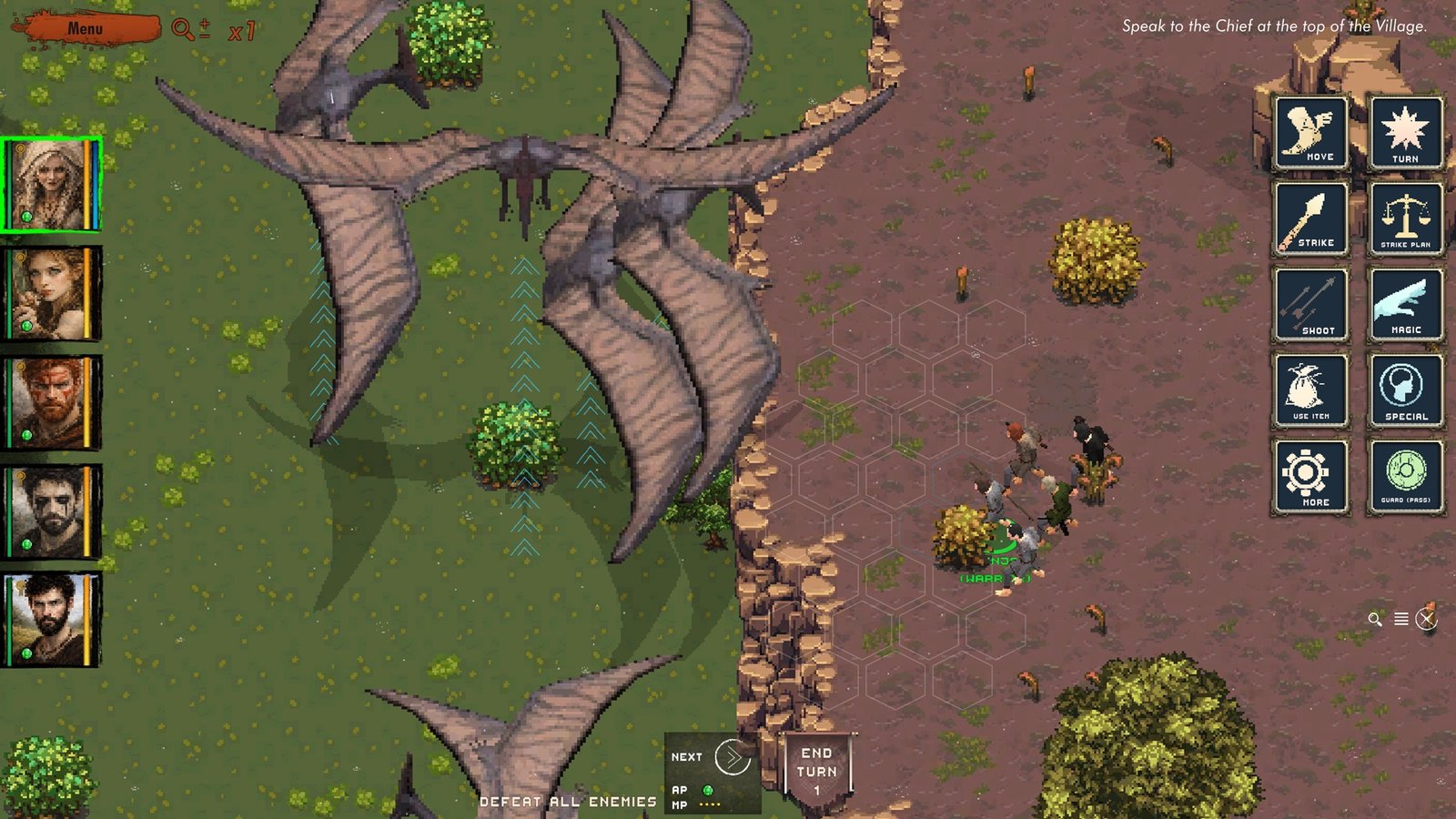
Task: End the current turn
Action: tap(816, 770)
